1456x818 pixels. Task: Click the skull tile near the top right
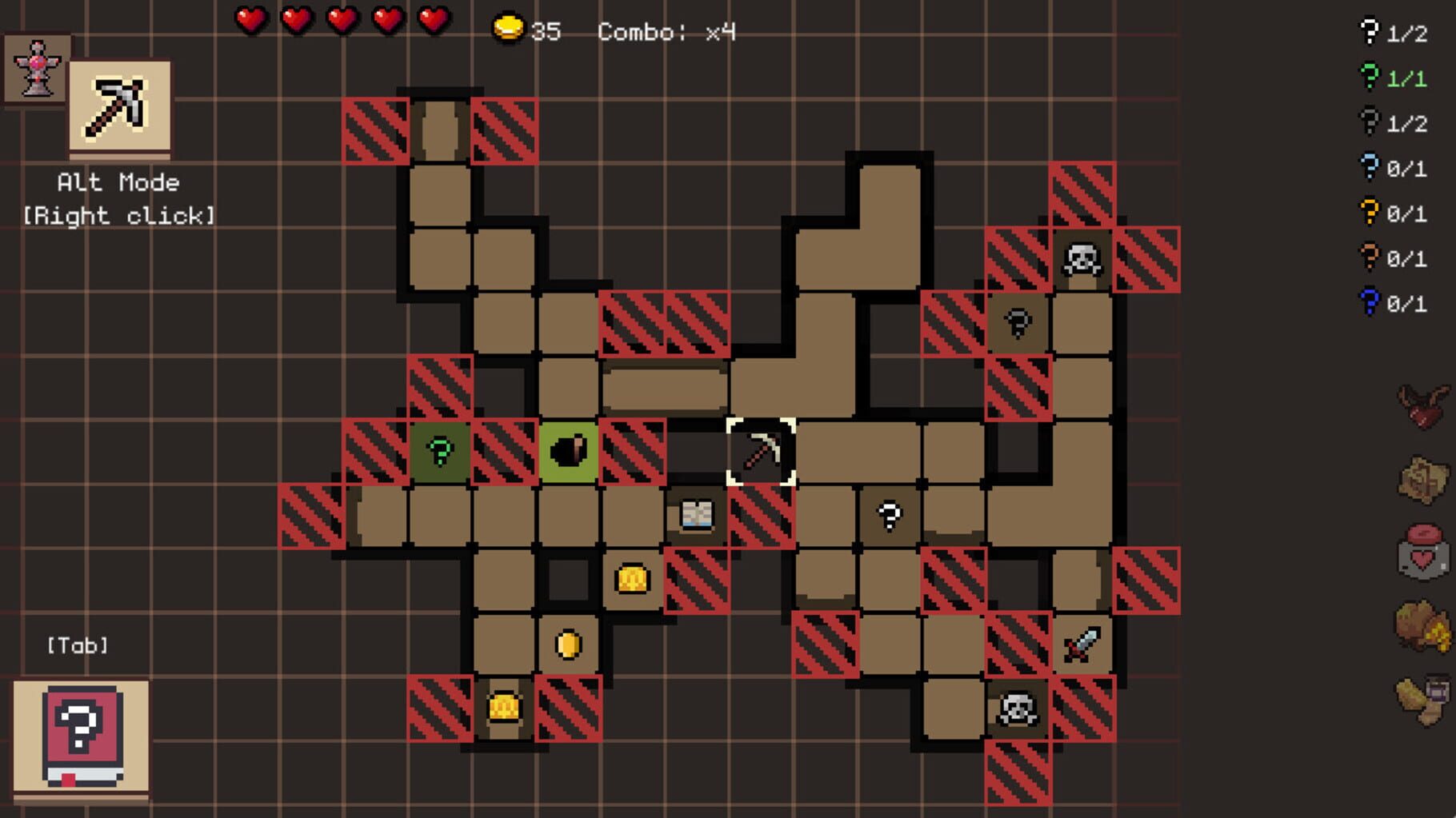[1084, 259]
